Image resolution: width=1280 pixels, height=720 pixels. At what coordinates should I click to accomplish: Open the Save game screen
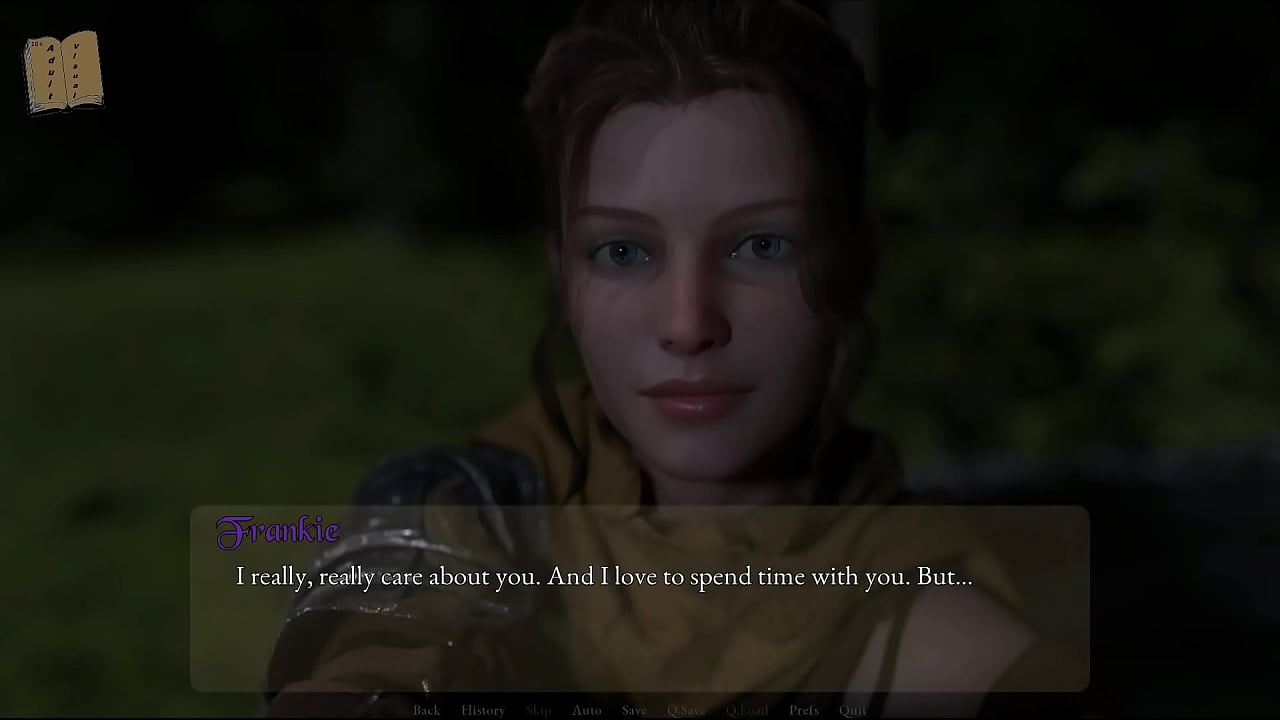[x=634, y=710]
